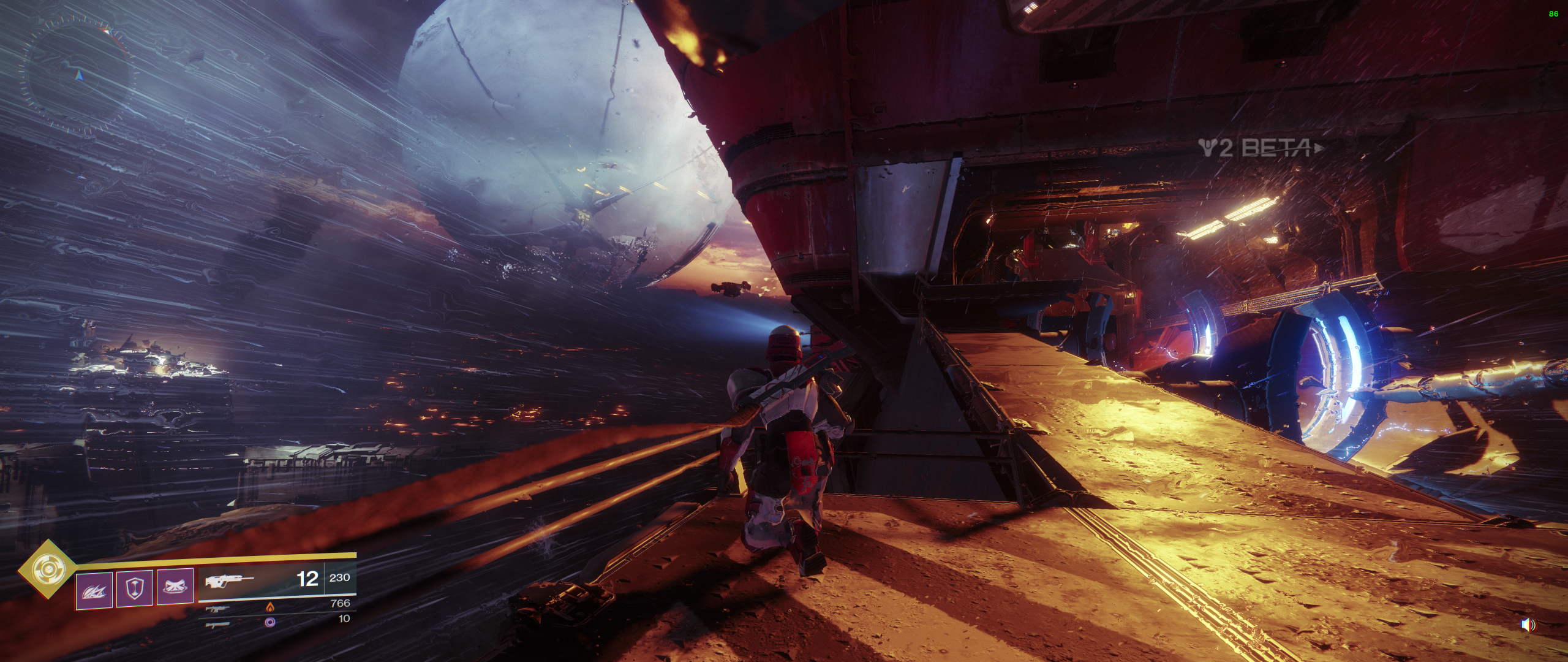Screen dimensions: 1568x662
Task: Activate the golden diamond Super ability icon
Action: pos(45,569)
